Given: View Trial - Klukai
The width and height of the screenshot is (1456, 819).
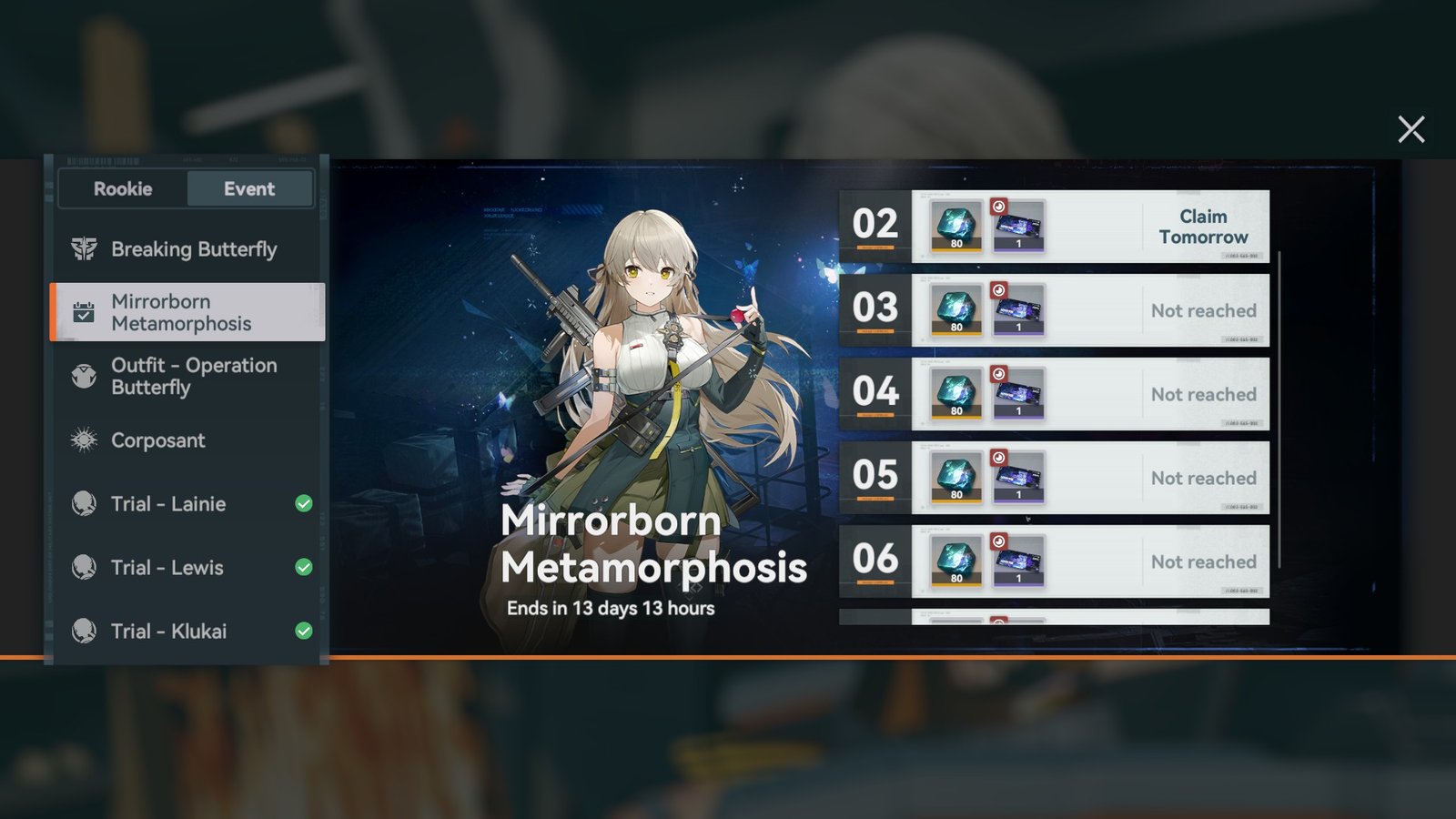Looking at the screenshot, I should pos(168,632).
